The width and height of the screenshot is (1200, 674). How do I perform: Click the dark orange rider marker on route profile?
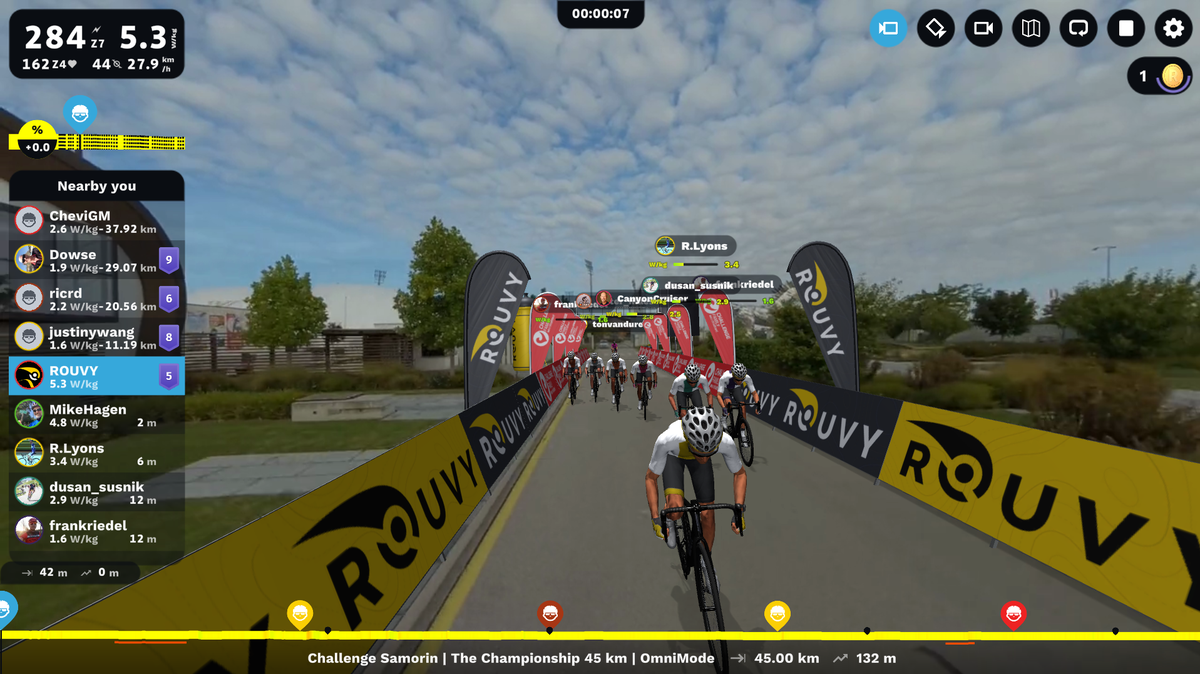(549, 613)
